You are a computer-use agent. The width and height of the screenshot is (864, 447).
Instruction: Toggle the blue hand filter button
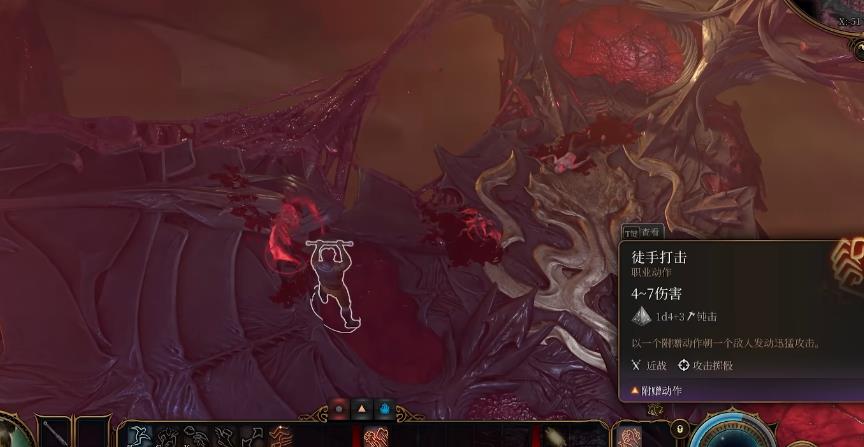point(385,409)
